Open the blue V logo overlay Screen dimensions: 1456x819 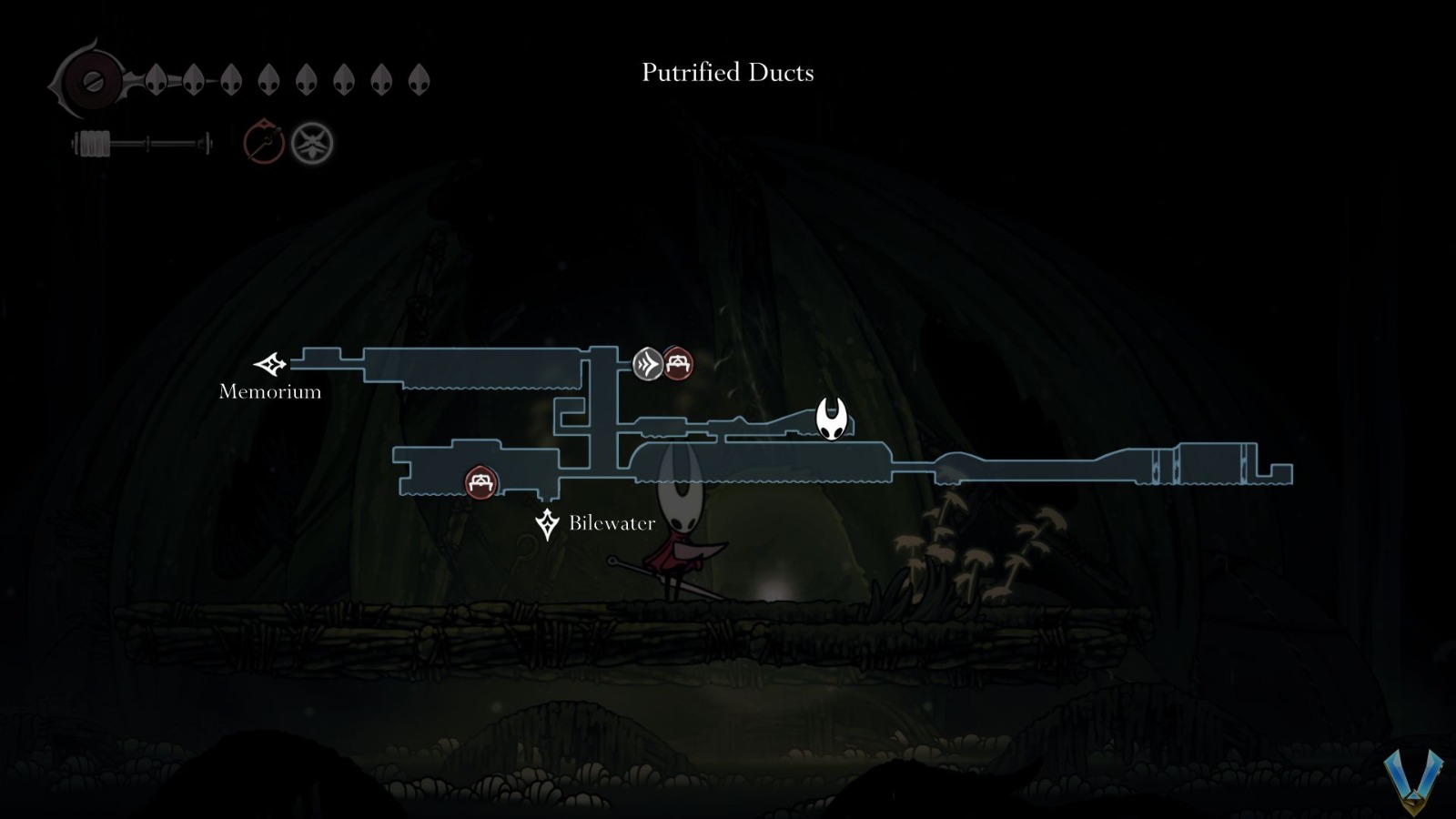(x=1413, y=780)
